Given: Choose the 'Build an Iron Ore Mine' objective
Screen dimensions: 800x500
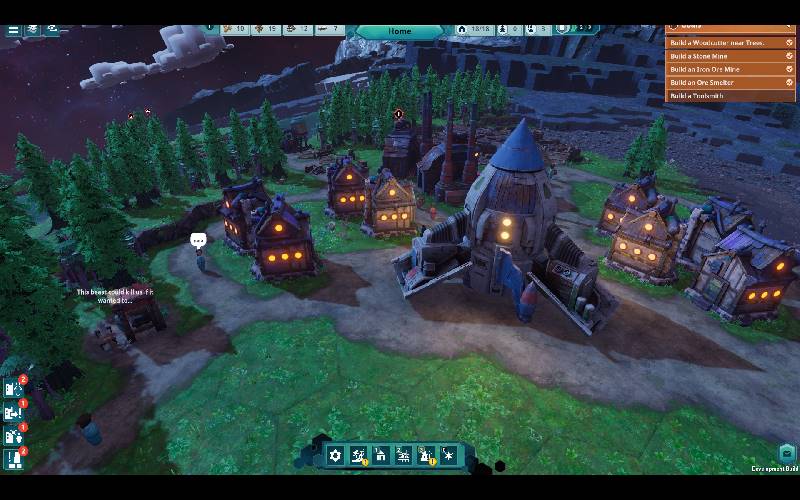Looking at the screenshot, I should pos(716,69).
